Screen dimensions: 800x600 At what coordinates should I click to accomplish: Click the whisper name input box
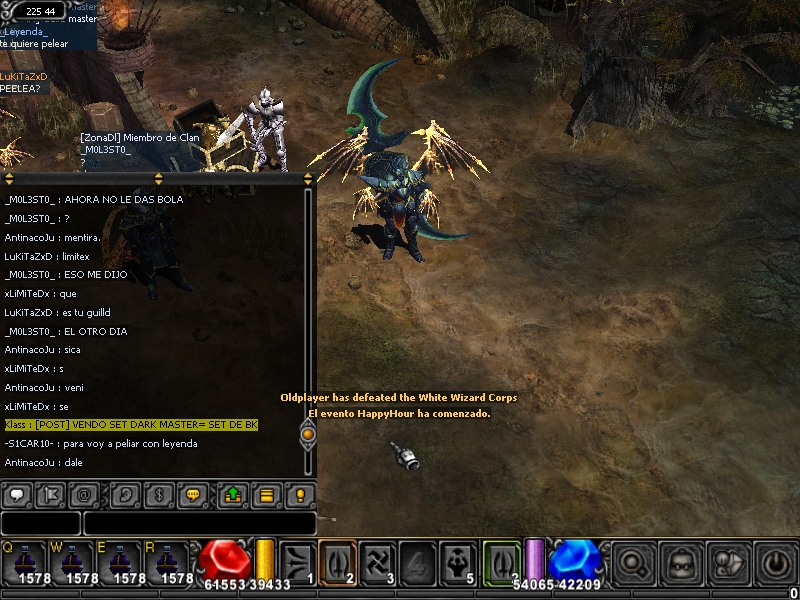pos(40,523)
